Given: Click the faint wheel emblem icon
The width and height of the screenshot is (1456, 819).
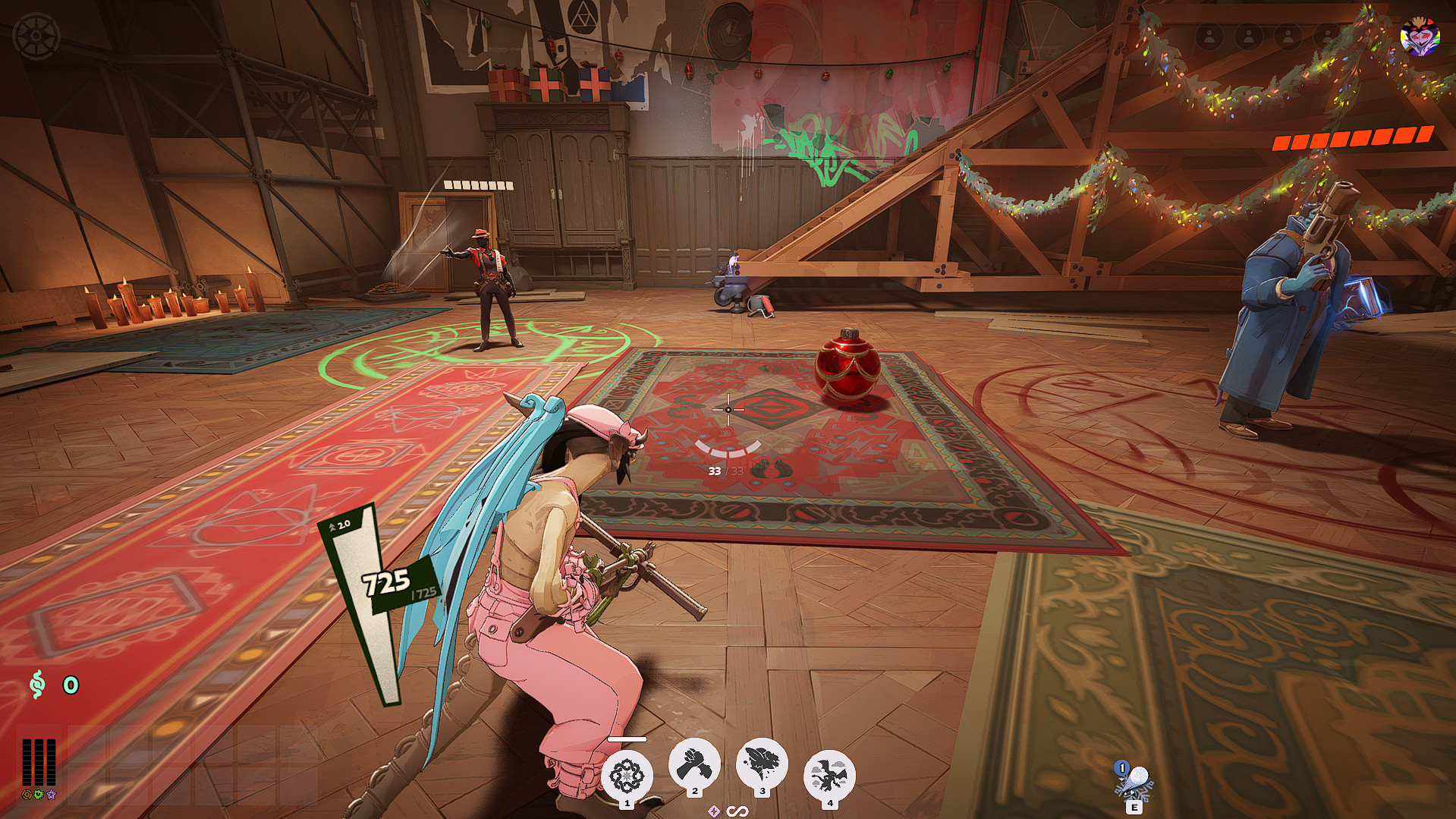Looking at the screenshot, I should tap(36, 36).
